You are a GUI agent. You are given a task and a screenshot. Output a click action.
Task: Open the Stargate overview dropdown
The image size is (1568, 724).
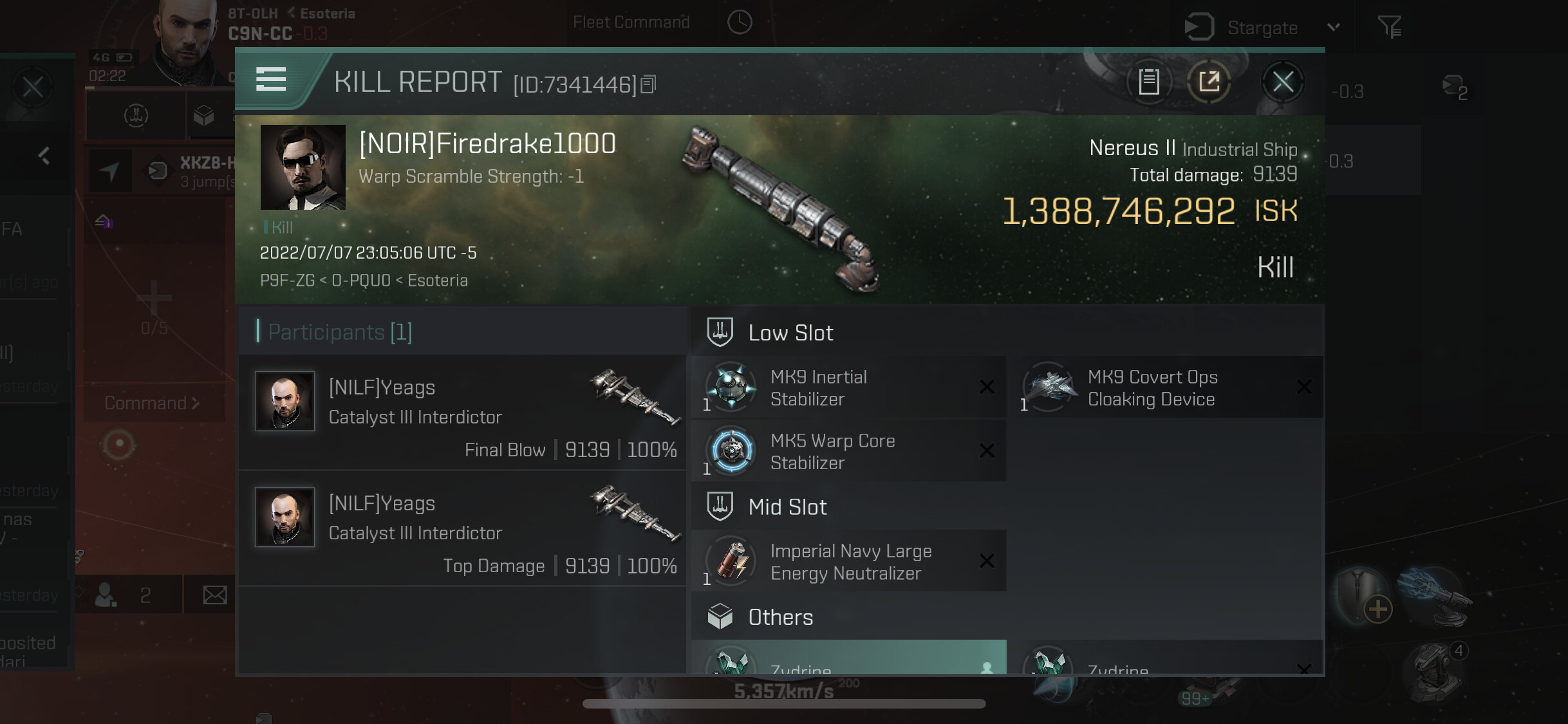tap(1334, 28)
